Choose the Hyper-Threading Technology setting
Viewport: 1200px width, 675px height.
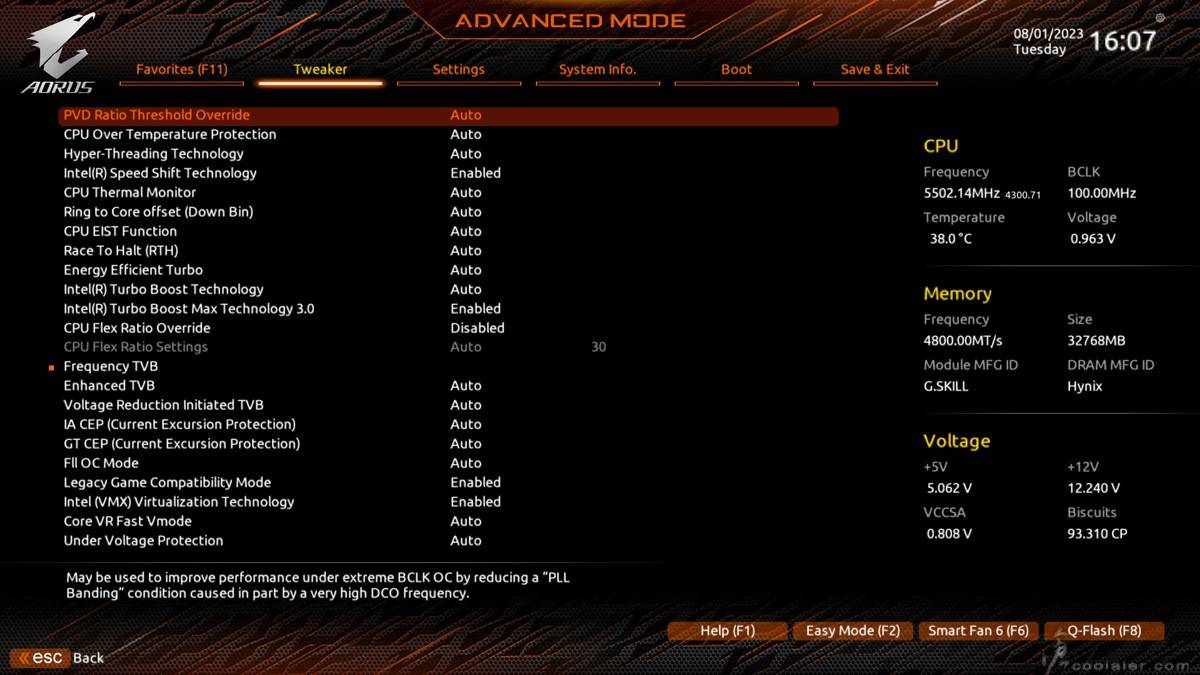(x=153, y=154)
